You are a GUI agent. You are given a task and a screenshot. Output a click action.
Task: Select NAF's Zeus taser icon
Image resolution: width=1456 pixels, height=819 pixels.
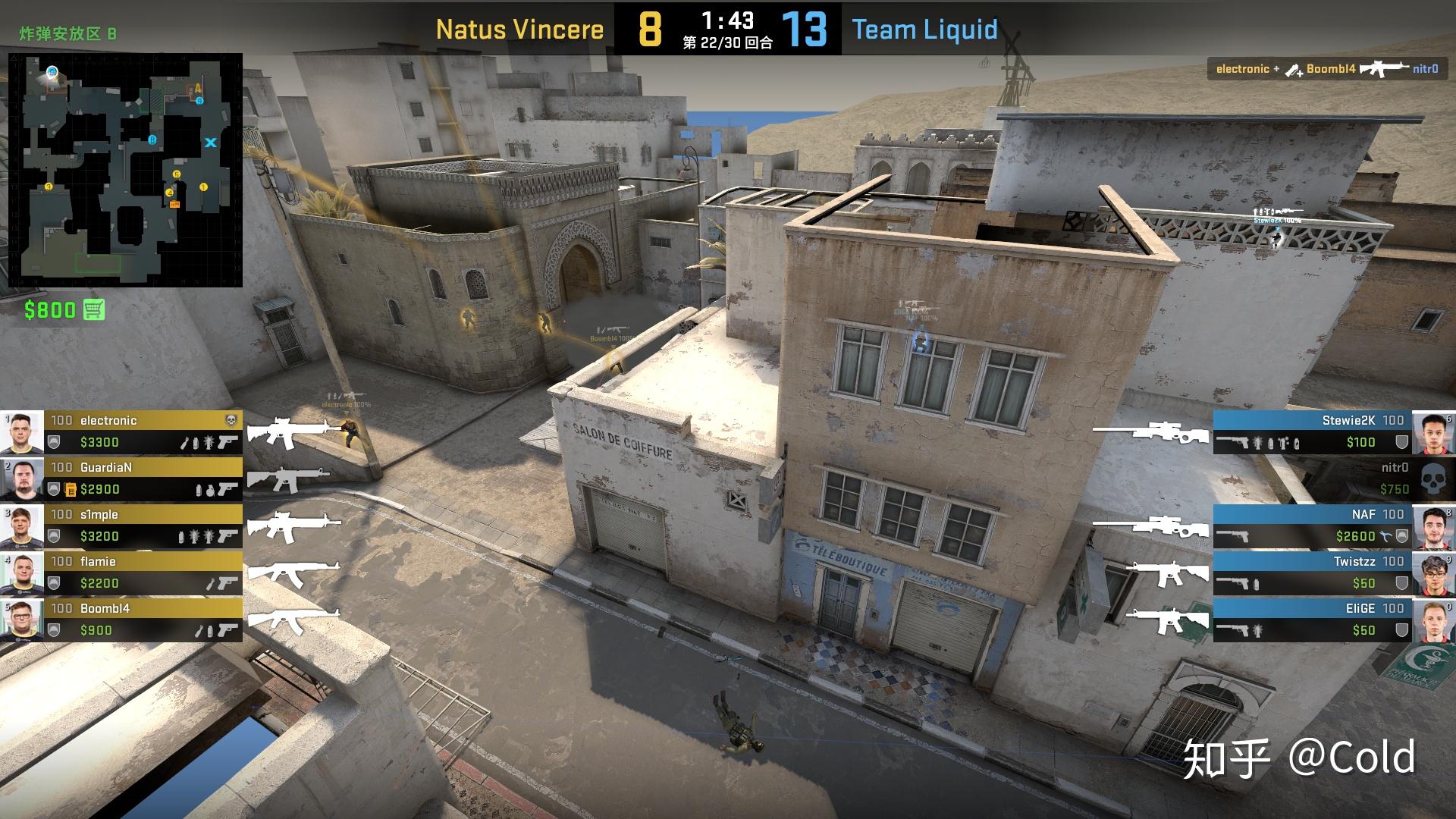tap(1384, 535)
